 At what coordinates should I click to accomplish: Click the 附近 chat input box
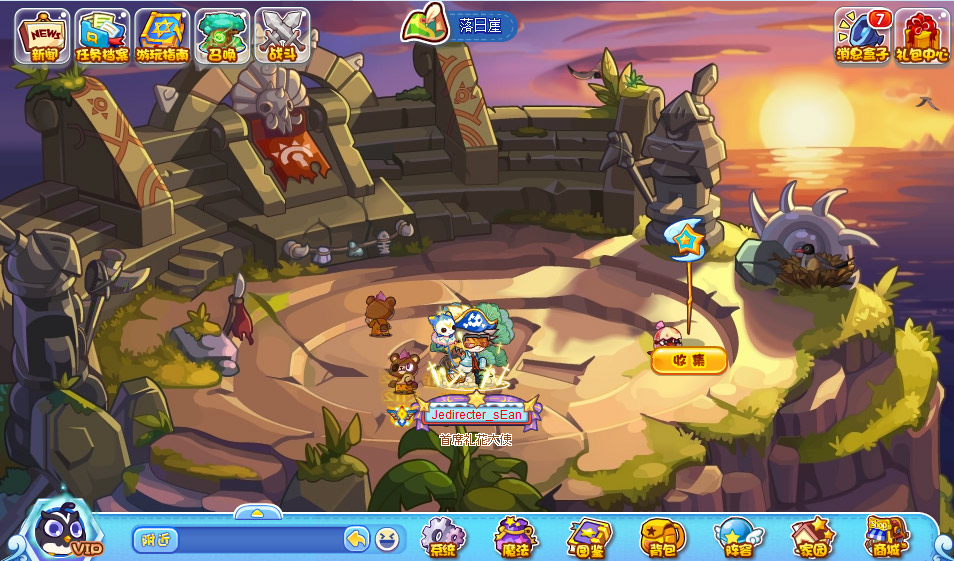click(240, 540)
